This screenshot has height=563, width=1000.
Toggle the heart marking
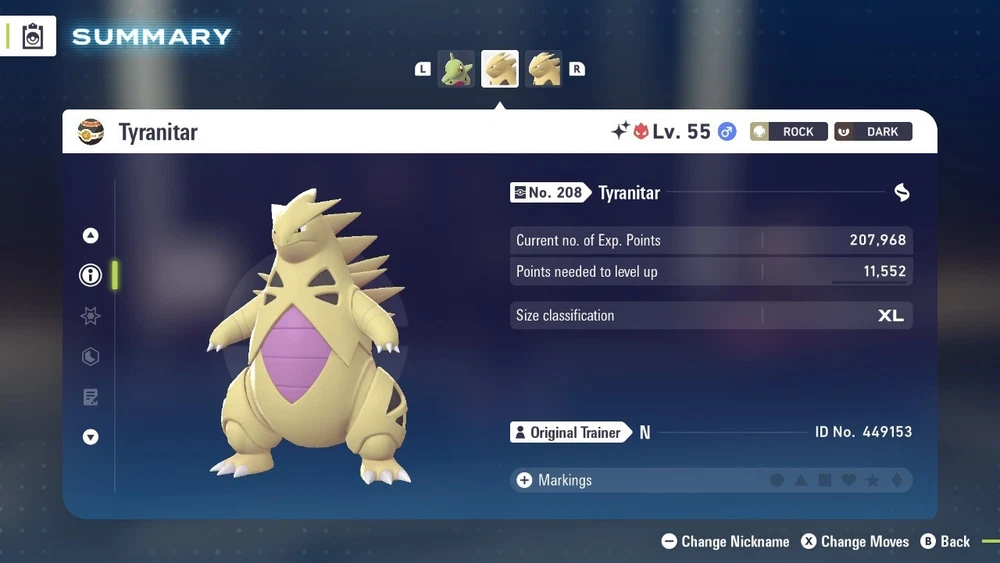[849, 481]
